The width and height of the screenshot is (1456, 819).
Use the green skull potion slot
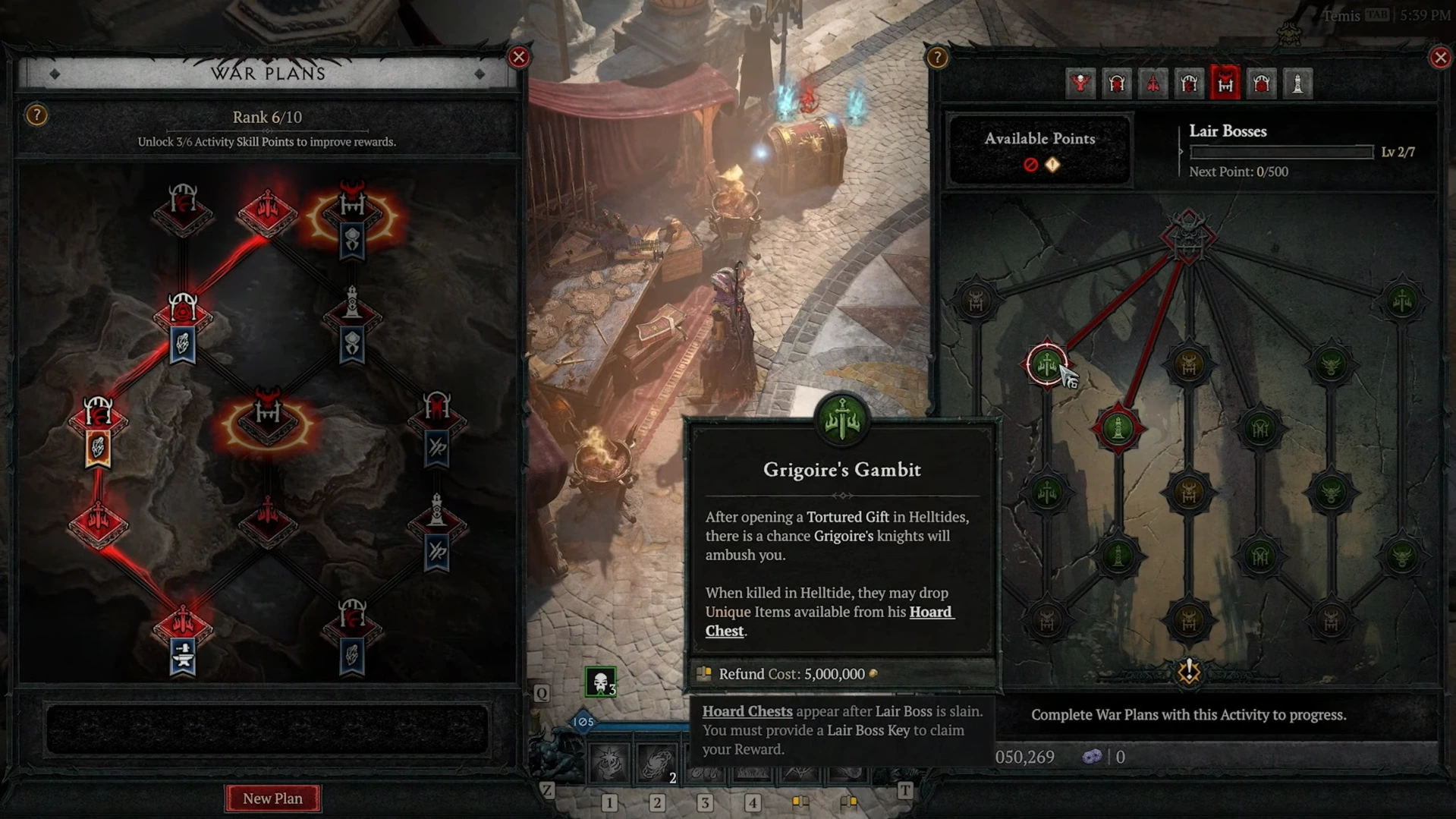click(x=600, y=682)
